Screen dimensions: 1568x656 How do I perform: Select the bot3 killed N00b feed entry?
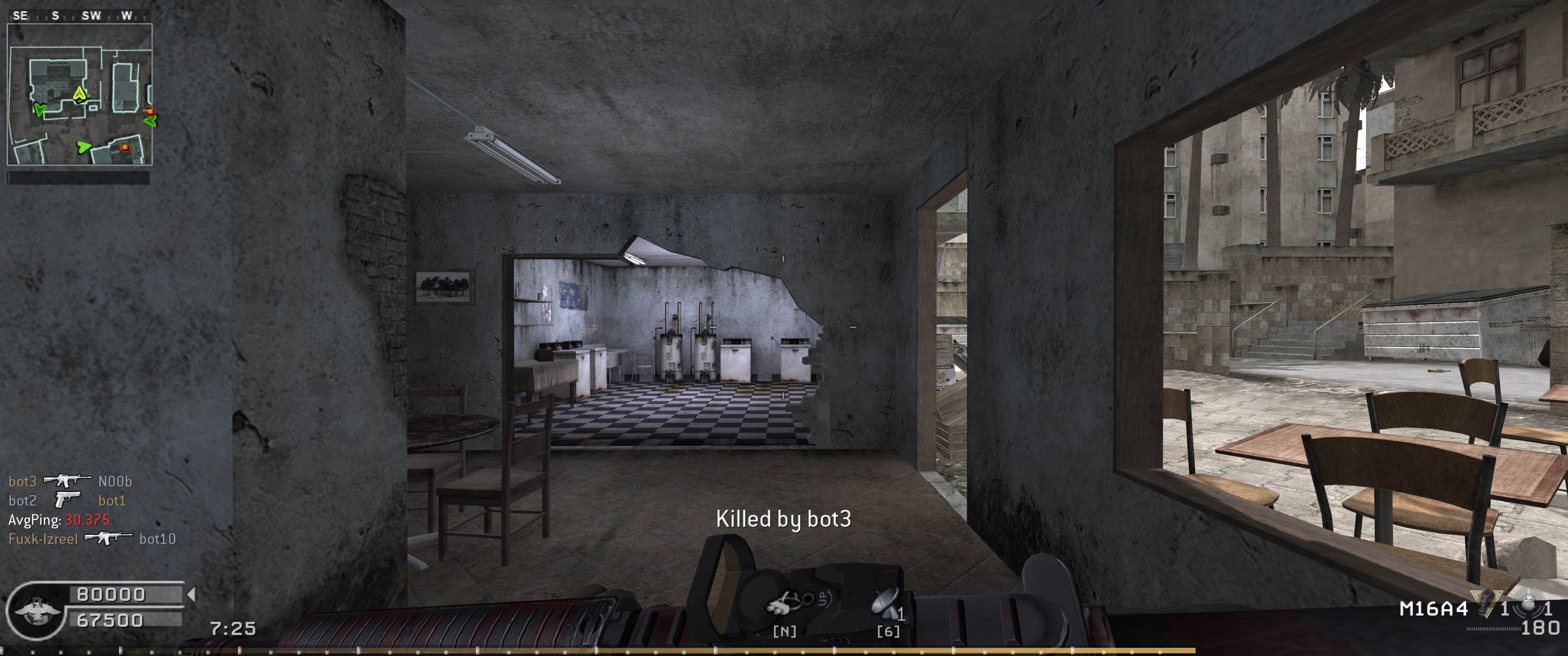tap(70, 482)
